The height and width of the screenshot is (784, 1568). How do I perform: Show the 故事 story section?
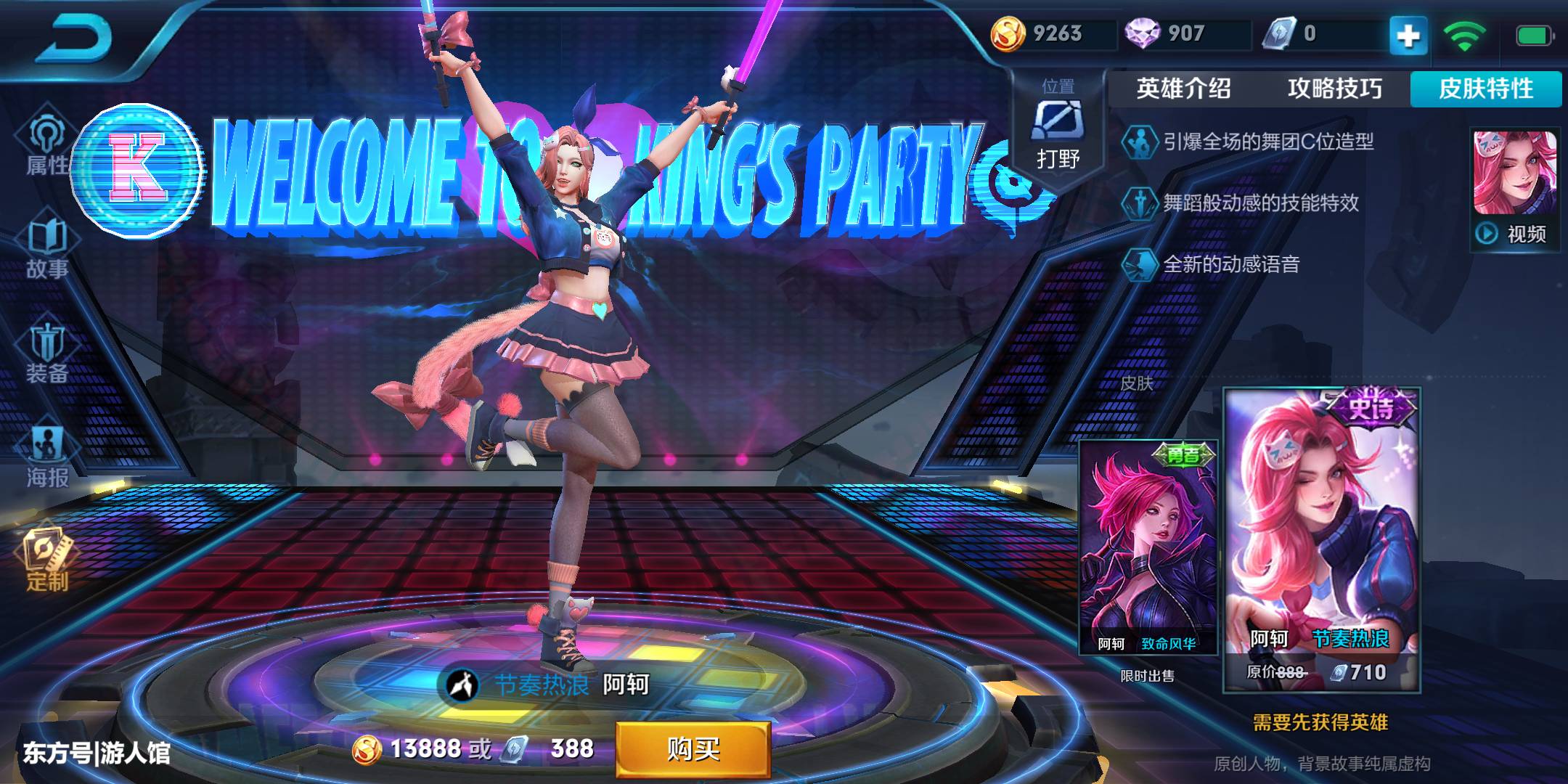47,250
